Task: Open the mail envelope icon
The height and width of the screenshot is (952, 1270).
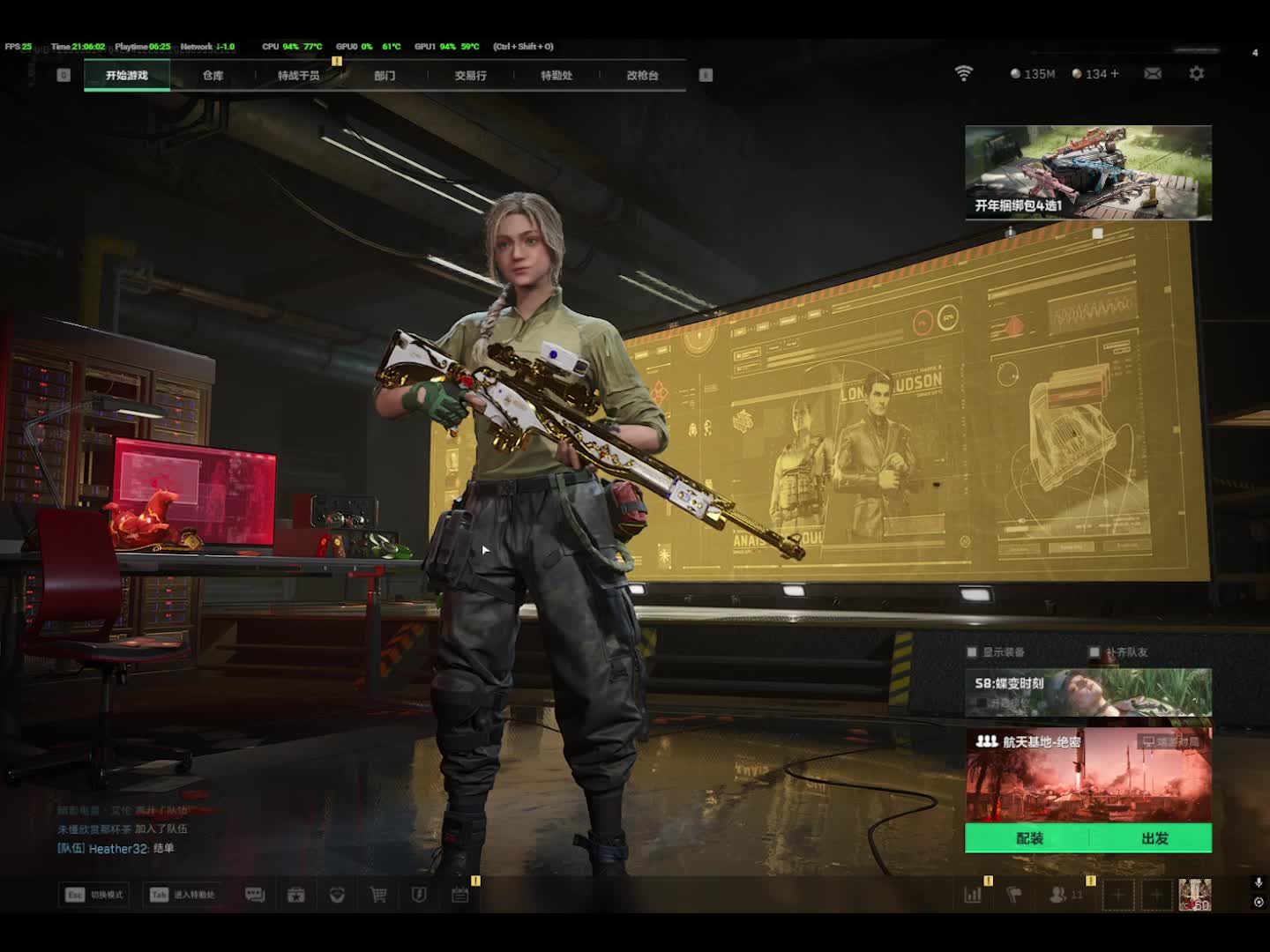Action: click(1153, 74)
